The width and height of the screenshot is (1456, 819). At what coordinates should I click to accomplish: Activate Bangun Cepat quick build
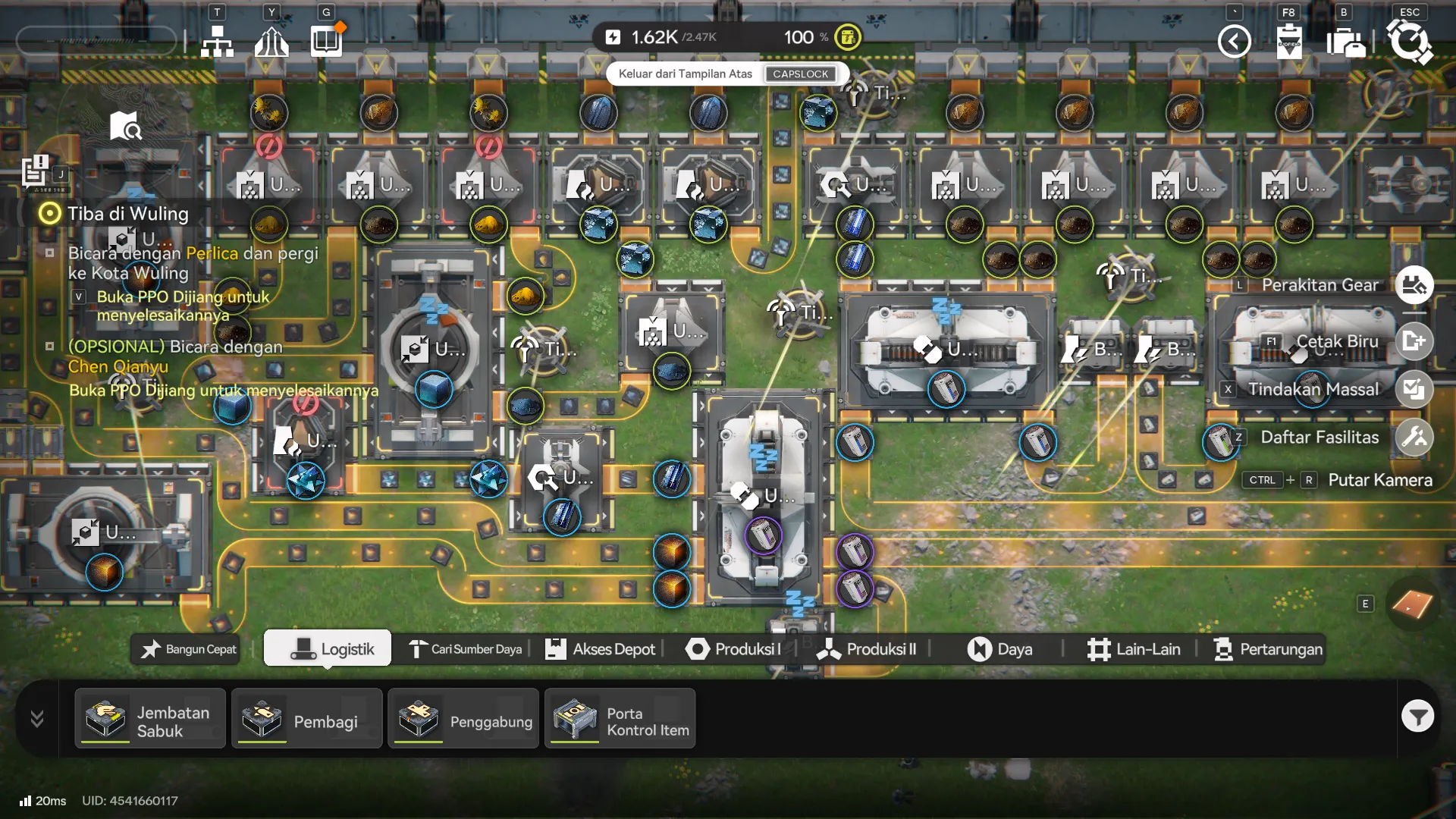coord(187,649)
